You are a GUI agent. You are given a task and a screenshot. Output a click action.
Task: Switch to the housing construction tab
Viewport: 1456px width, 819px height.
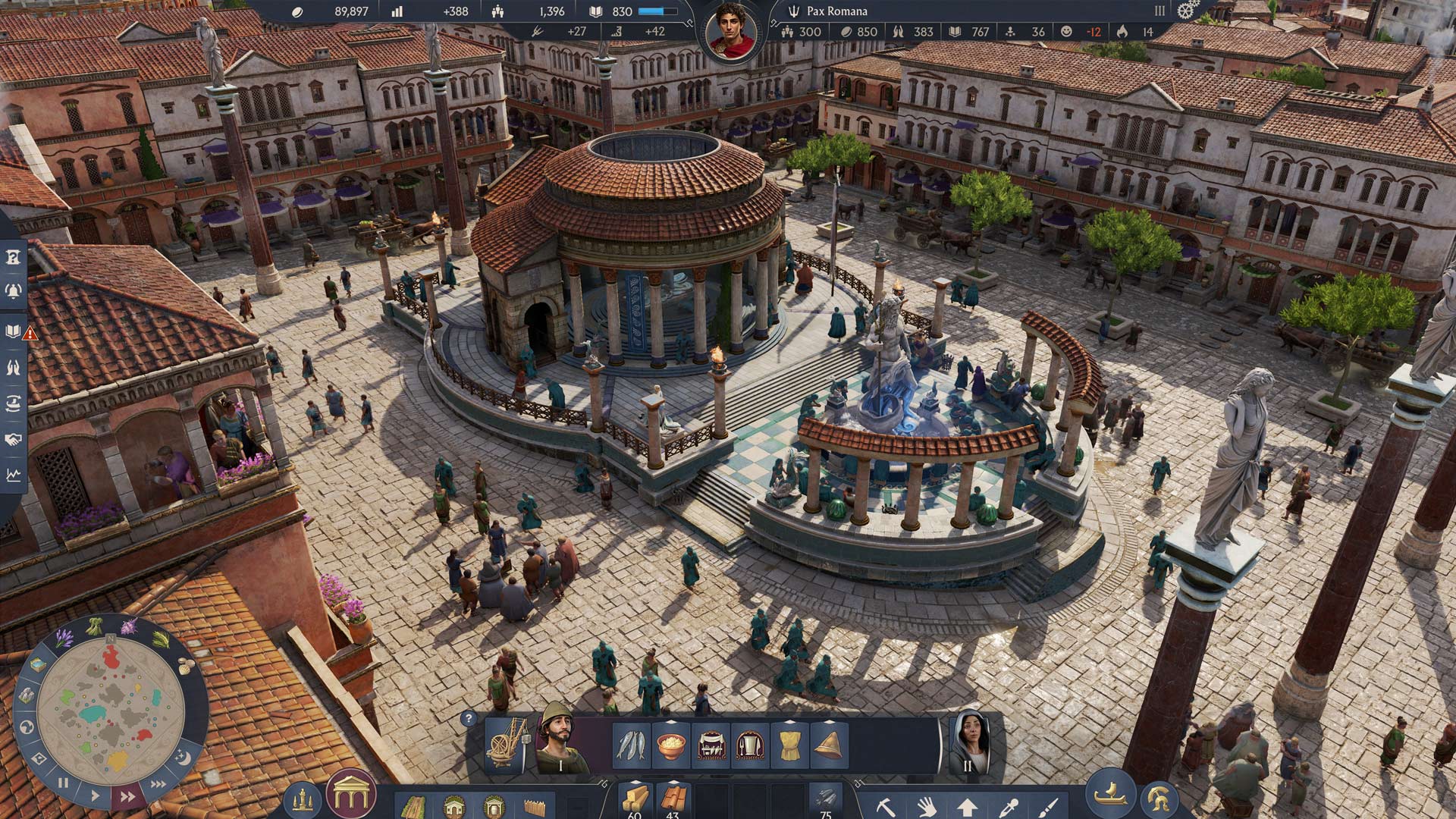(x=454, y=805)
